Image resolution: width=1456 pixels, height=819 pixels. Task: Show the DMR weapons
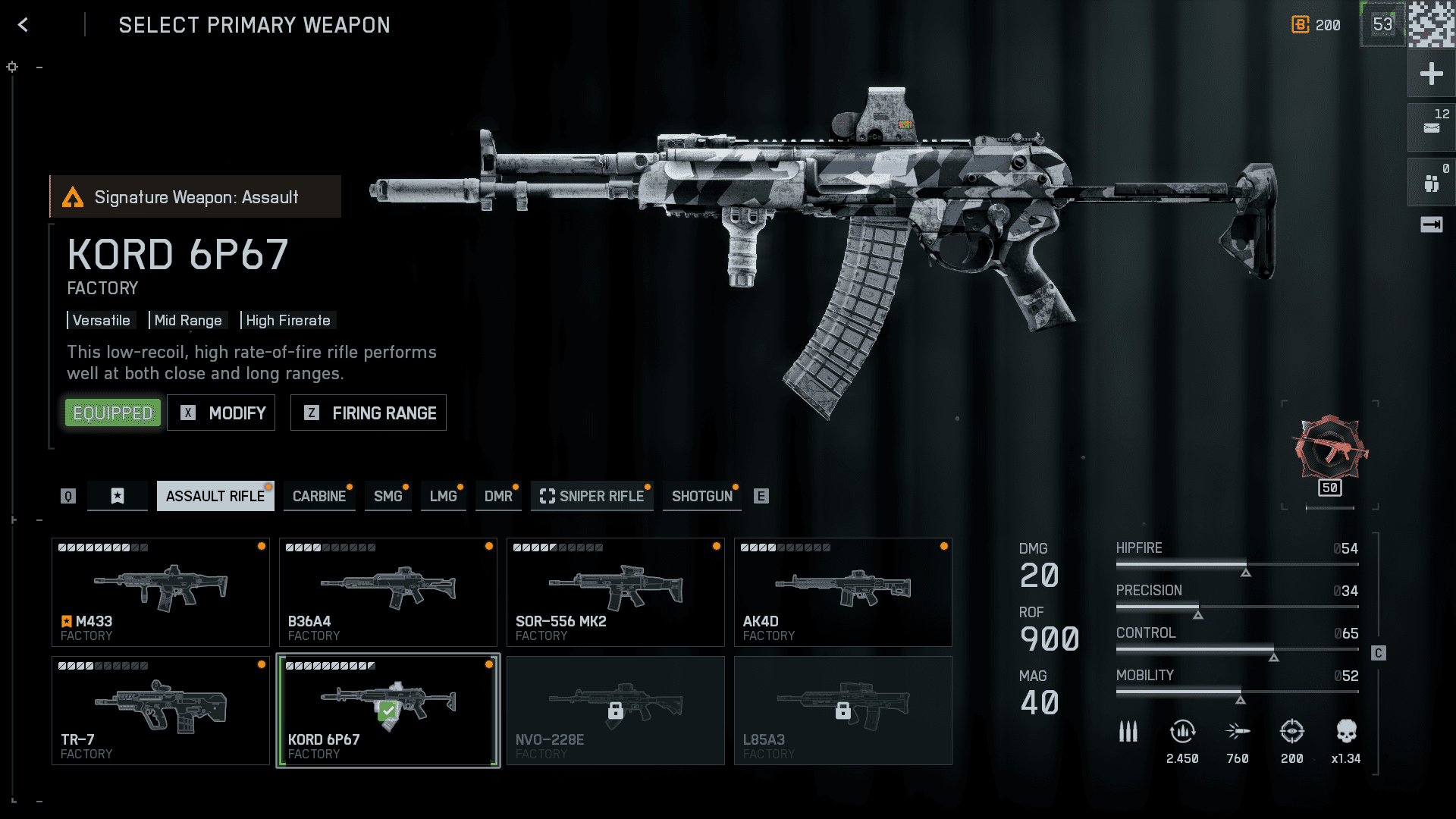[498, 496]
